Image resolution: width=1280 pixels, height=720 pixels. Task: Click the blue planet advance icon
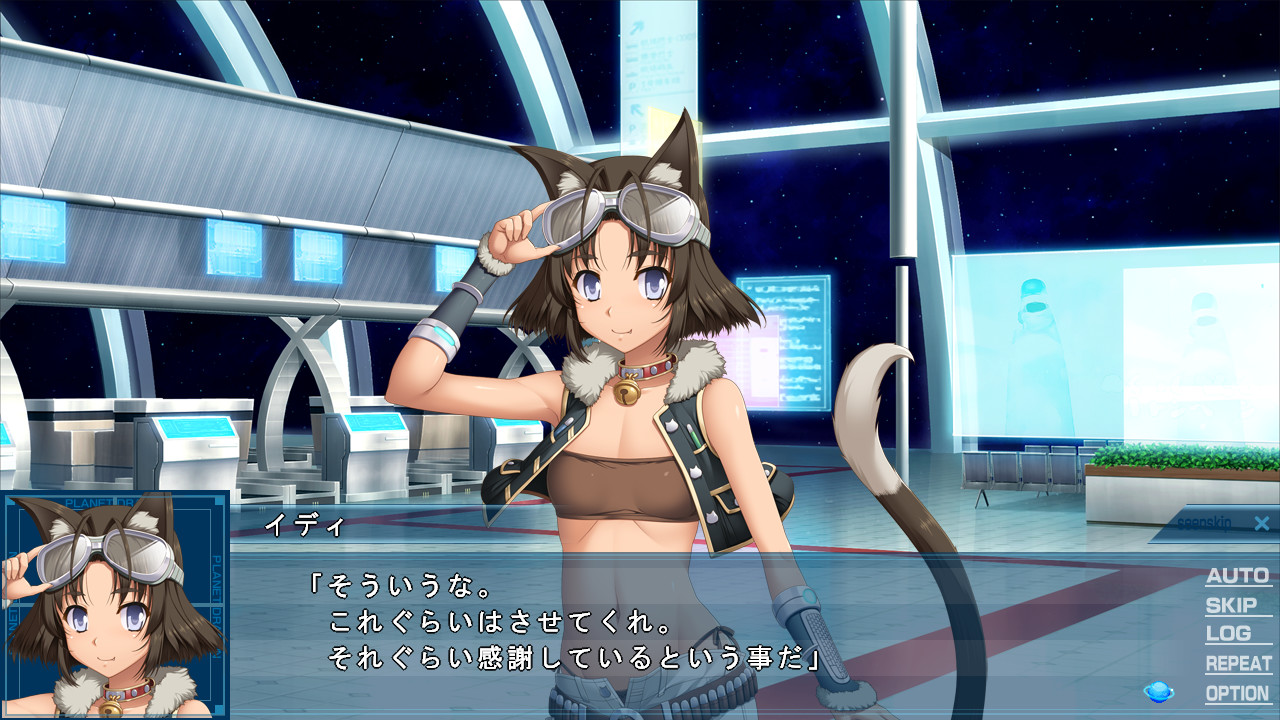point(1159,691)
